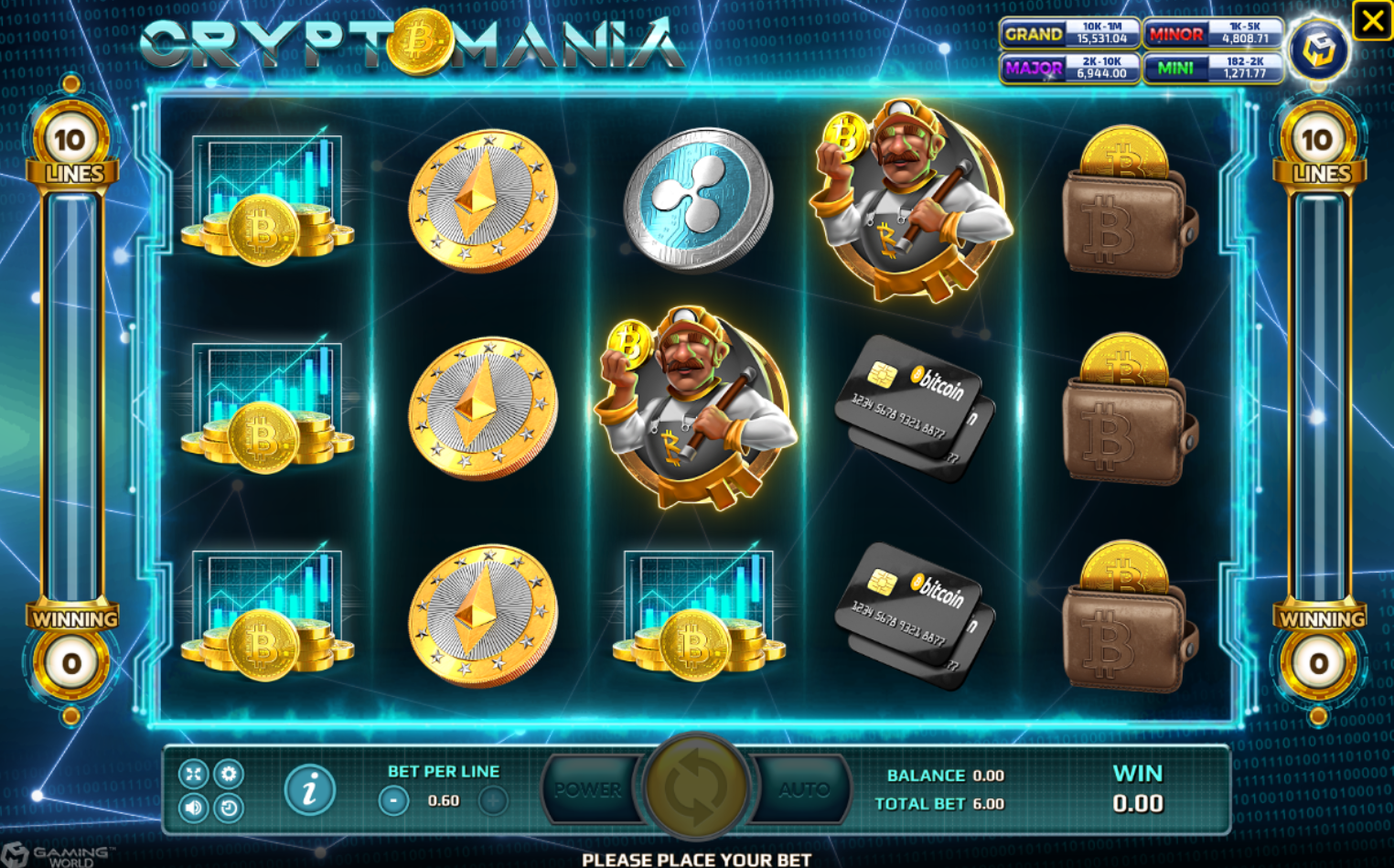The width and height of the screenshot is (1394, 868).
Task: Mute the game sound
Action: pos(194,808)
